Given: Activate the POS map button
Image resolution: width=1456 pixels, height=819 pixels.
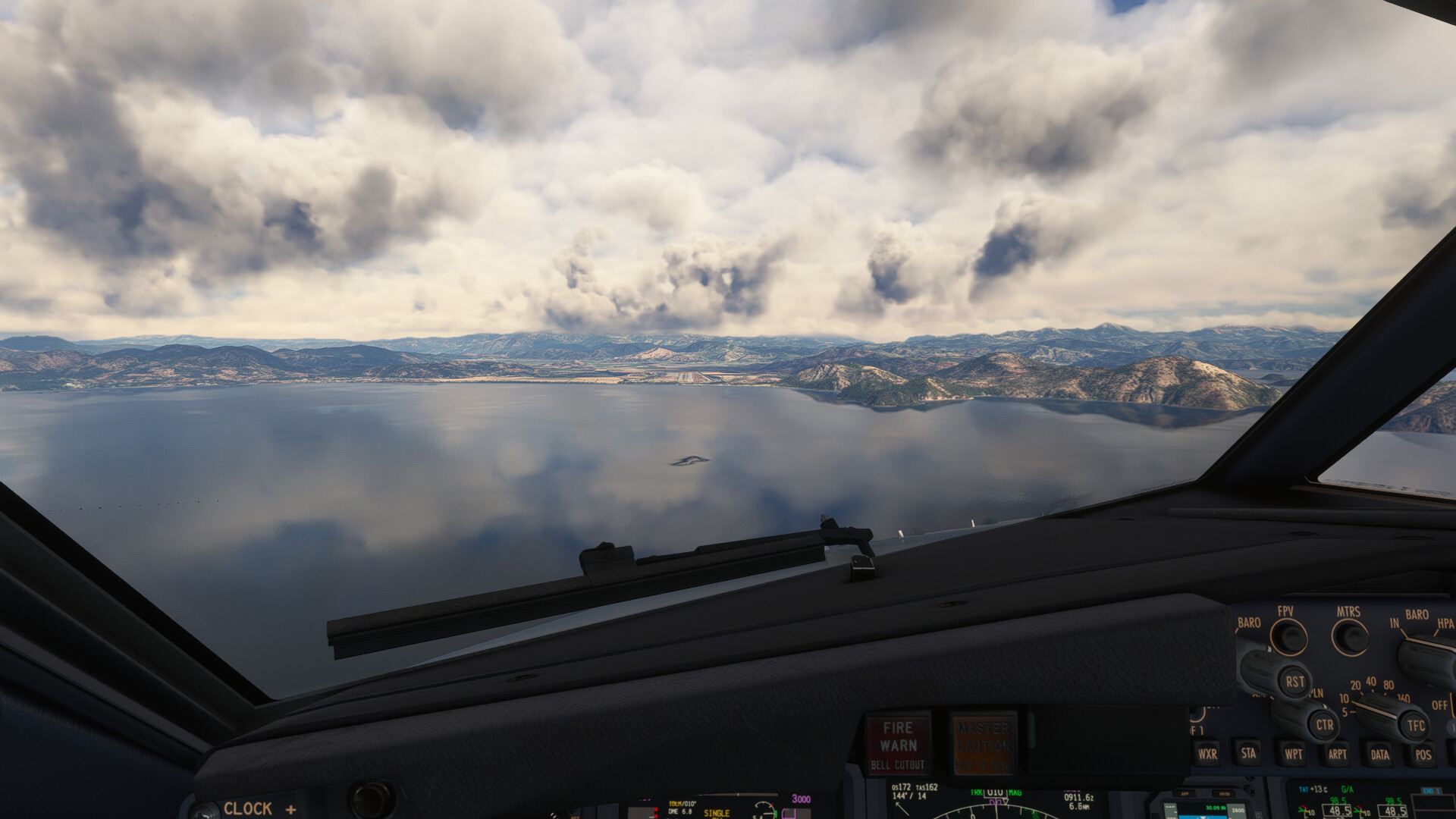Looking at the screenshot, I should tap(1423, 754).
